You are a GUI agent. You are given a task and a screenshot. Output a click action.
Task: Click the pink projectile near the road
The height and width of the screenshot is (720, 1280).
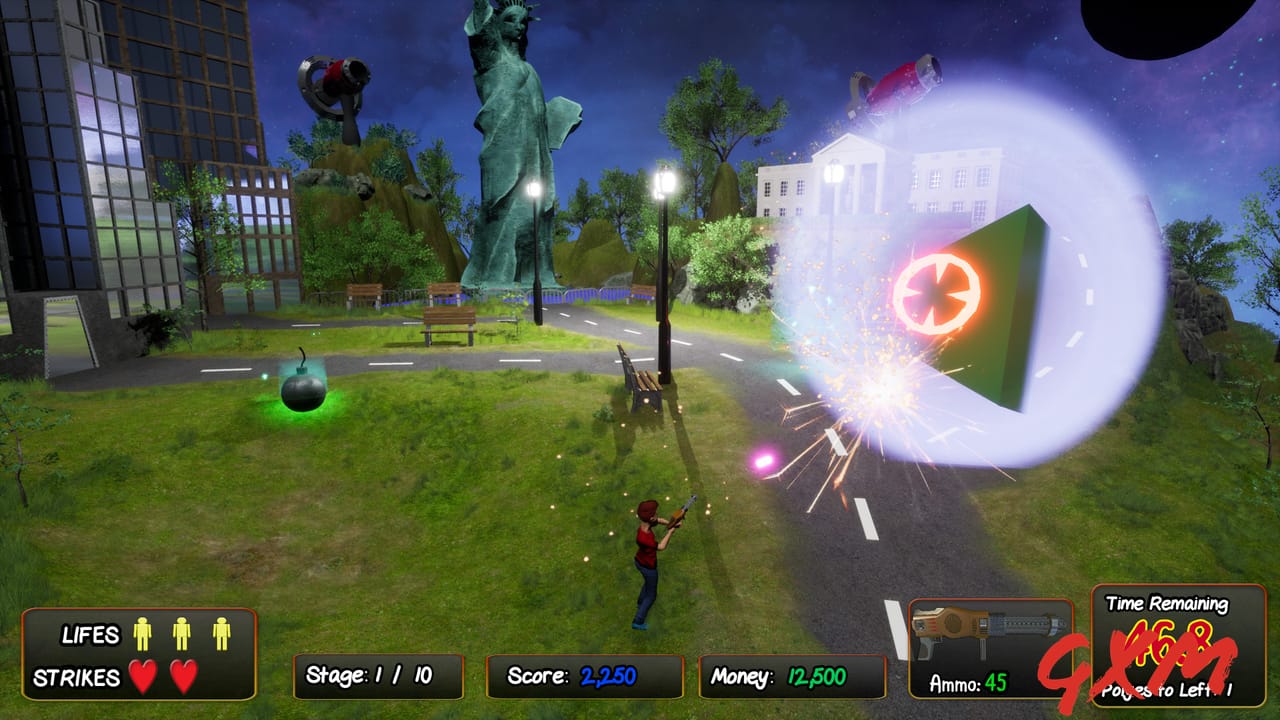(x=765, y=458)
